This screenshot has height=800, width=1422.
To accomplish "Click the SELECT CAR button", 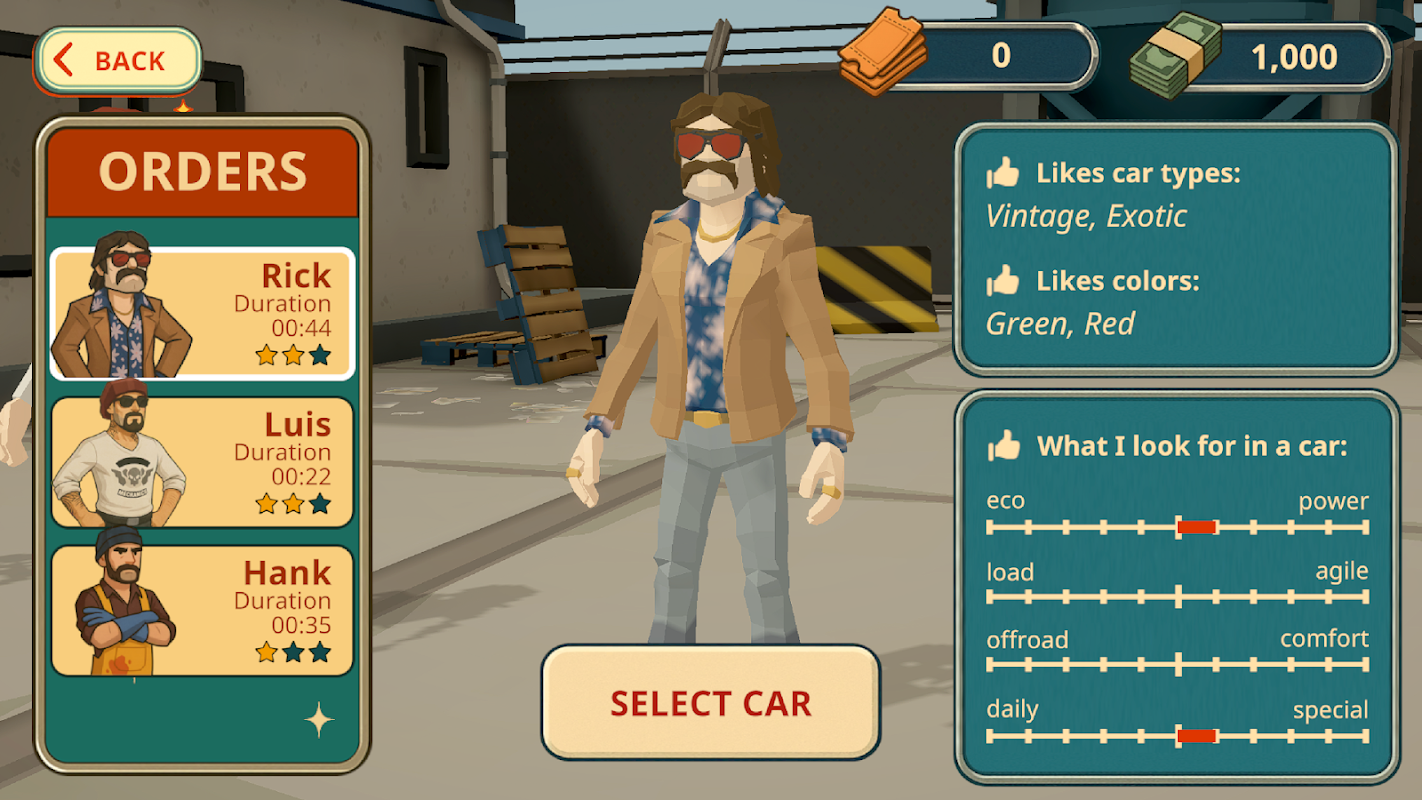I will (x=710, y=702).
